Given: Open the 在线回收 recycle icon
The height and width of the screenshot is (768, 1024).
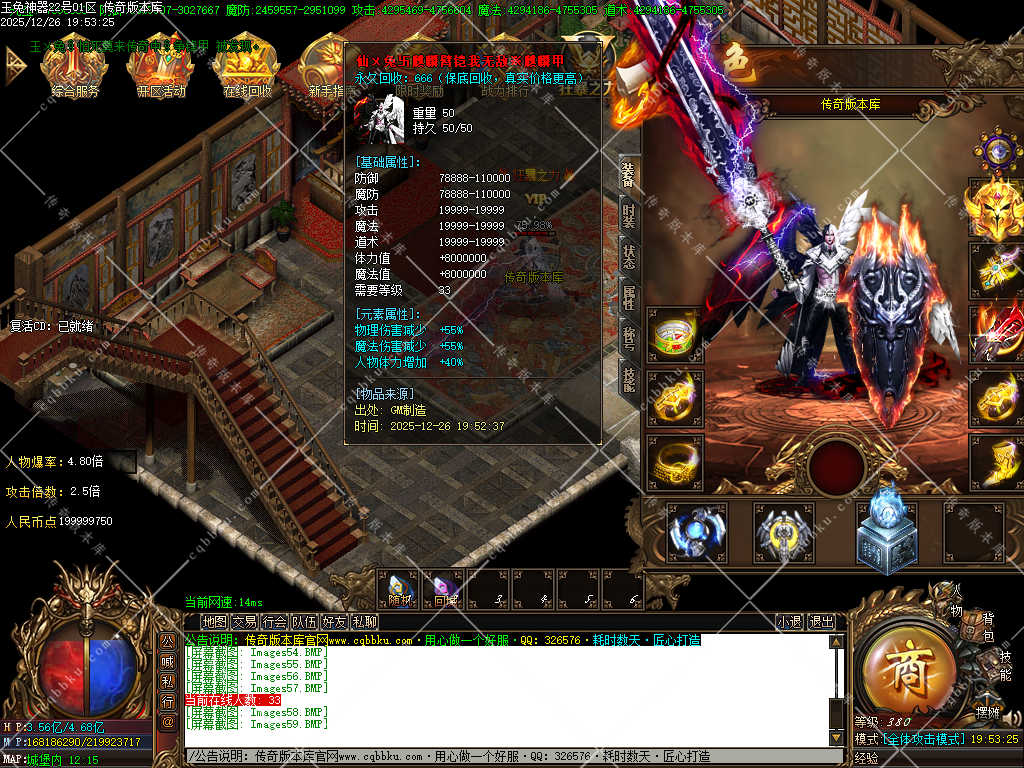Looking at the screenshot, I should pos(246,68).
